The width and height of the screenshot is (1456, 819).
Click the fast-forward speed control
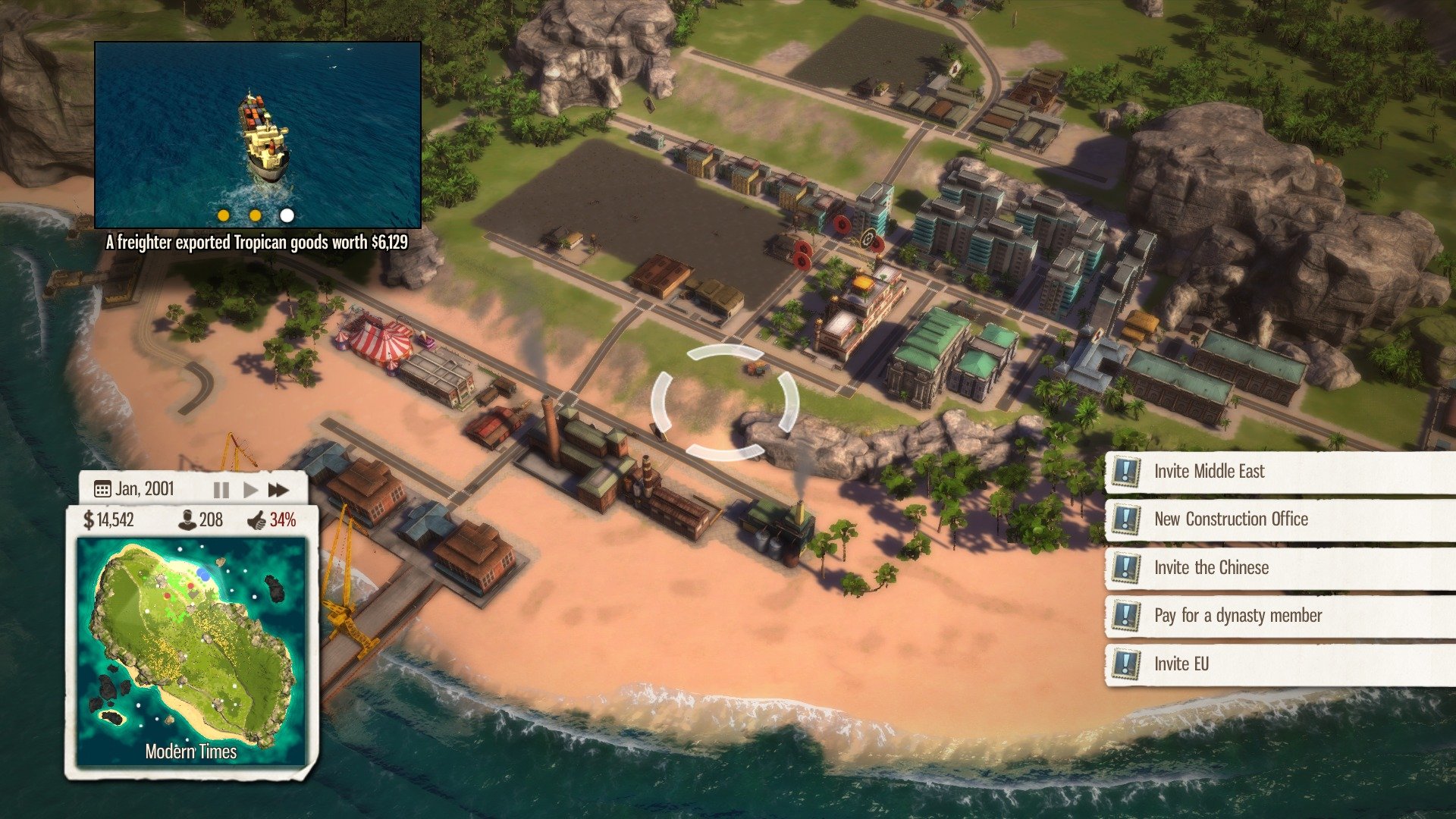pyautogui.click(x=278, y=489)
